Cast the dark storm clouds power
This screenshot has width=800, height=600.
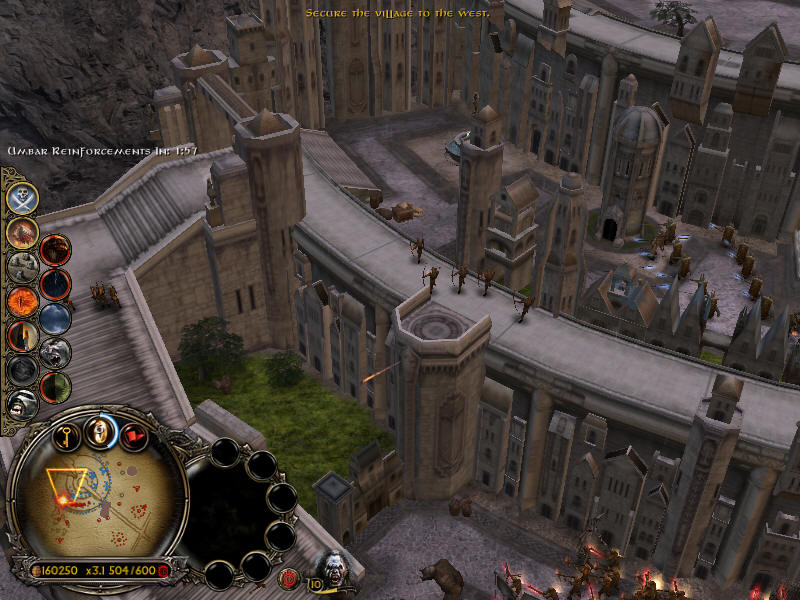tap(55, 318)
